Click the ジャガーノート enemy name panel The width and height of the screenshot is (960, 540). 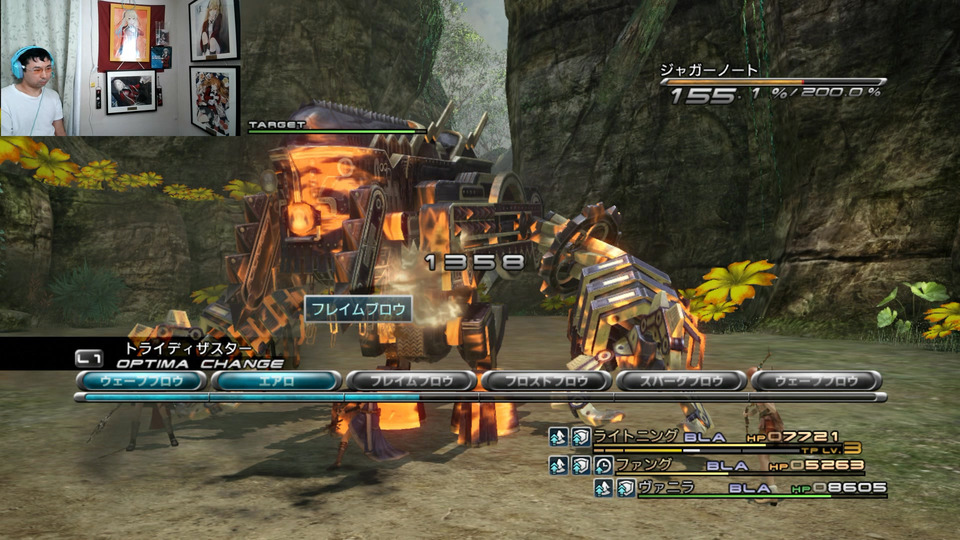coord(710,71)
